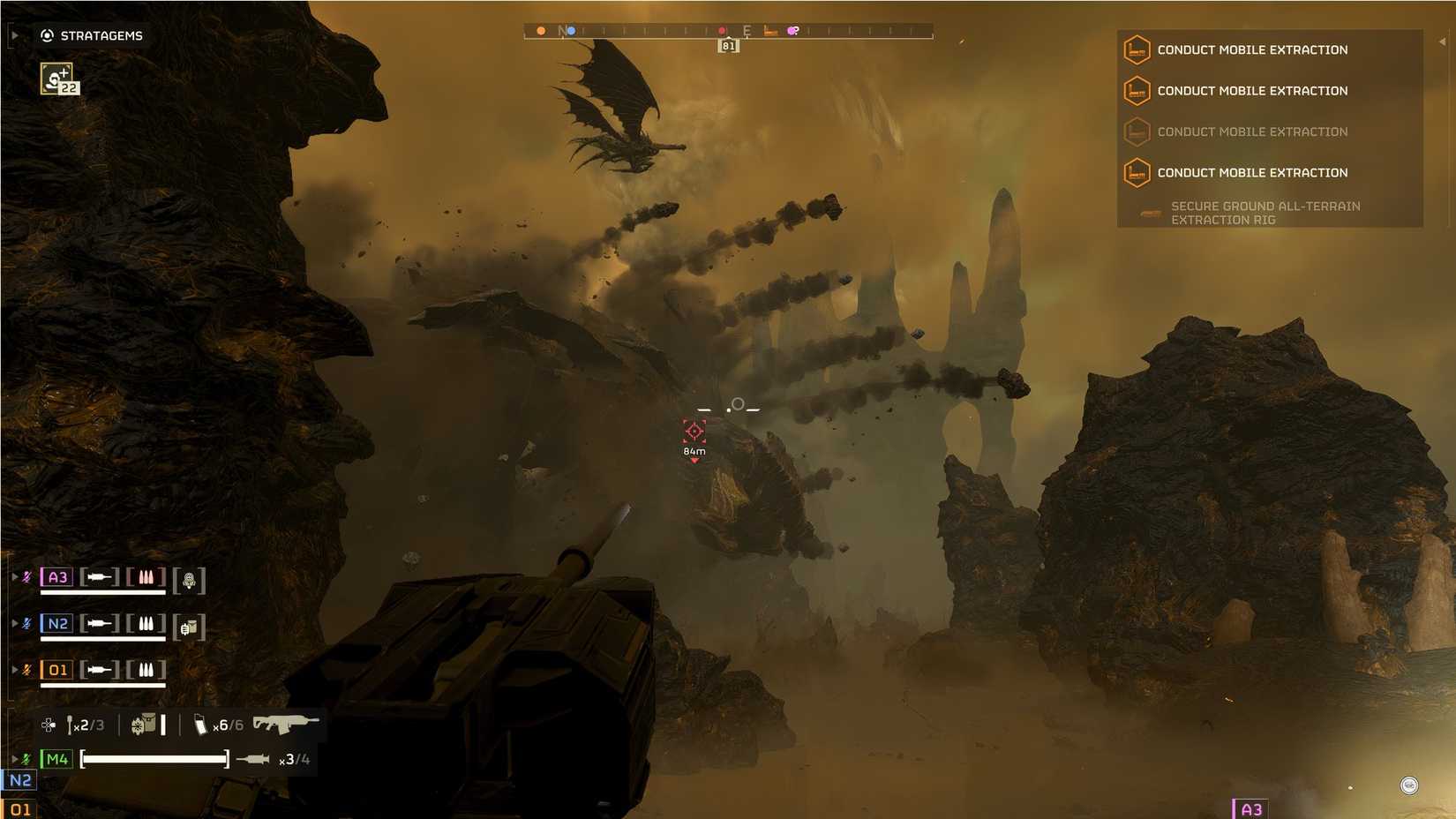
Task: Toggle N2's muted microphone icon
Action: [27, 623]
